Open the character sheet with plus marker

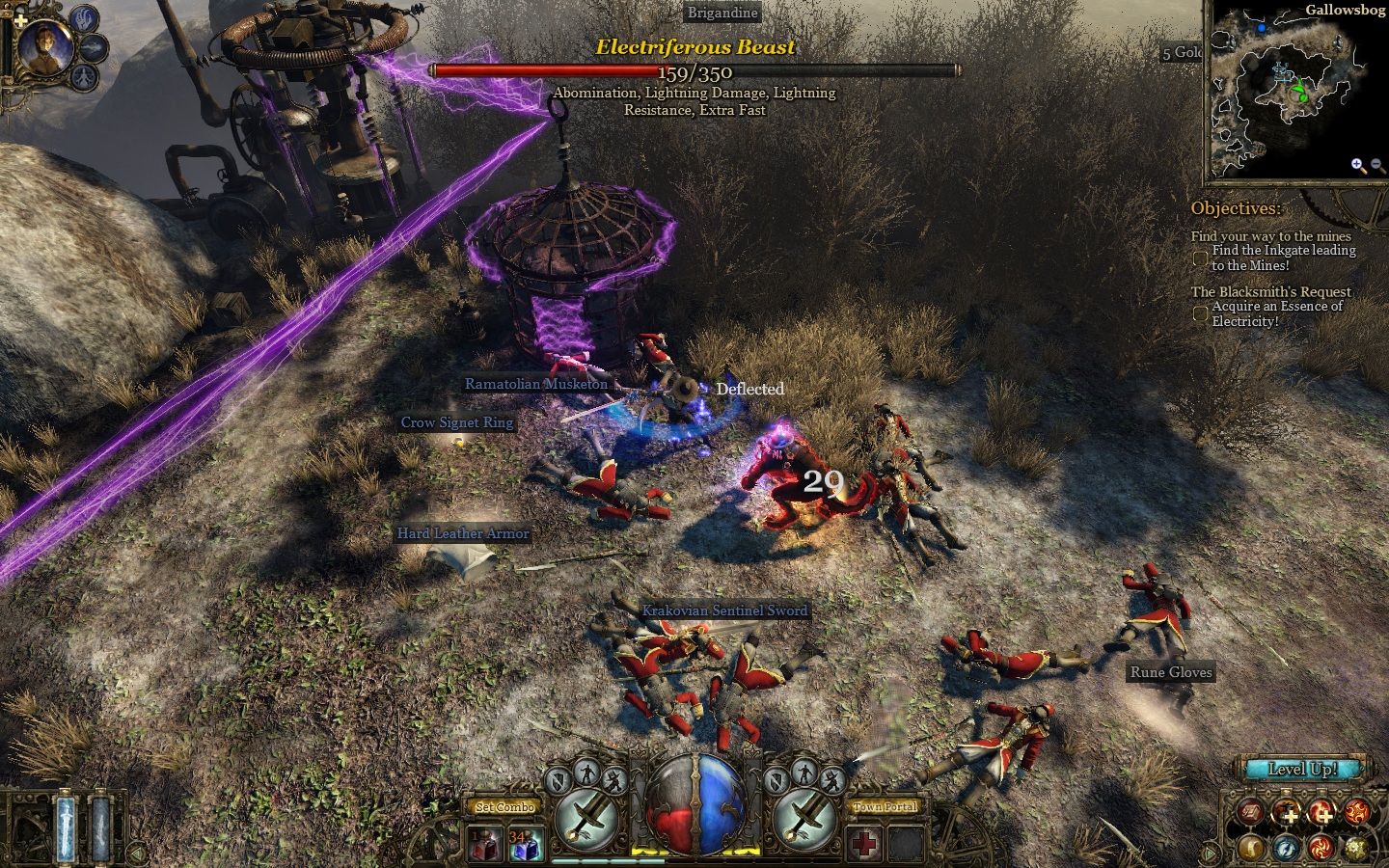tap(1287, 813)
